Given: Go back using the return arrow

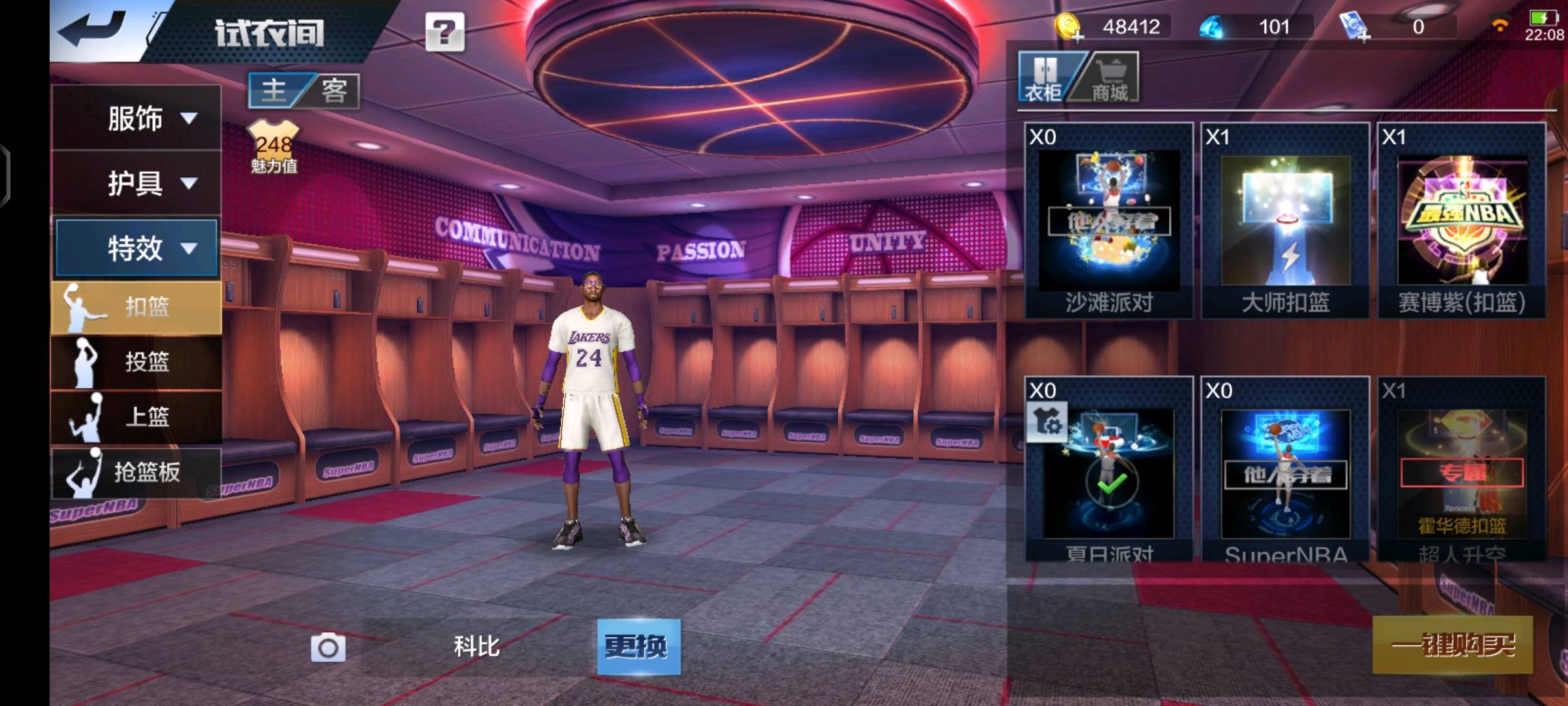Looking at the screenshot, I should (91, 29).
